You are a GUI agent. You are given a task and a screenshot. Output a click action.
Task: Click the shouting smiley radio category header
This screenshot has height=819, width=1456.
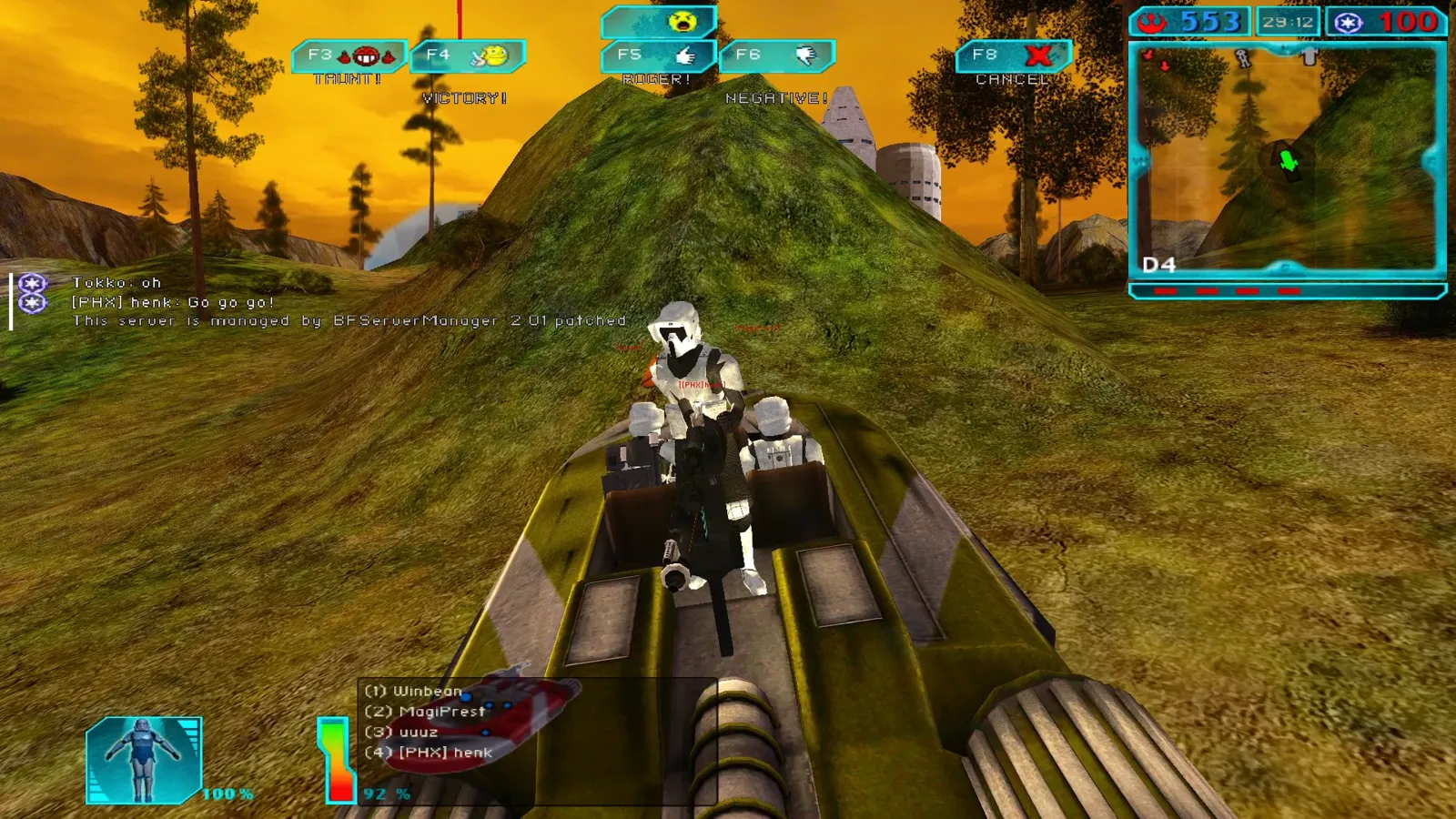coord(660,21)
